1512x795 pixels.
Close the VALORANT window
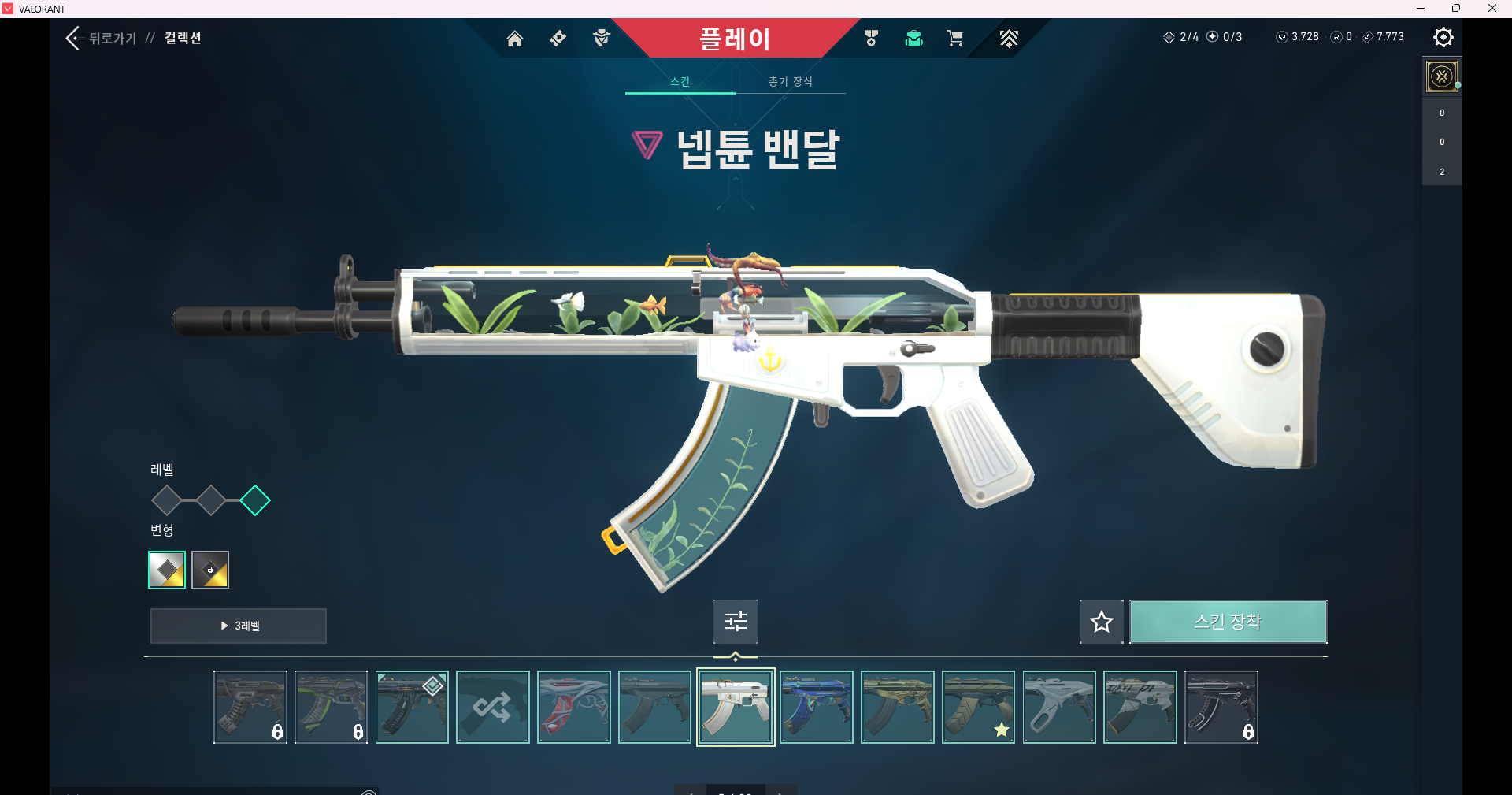(1492, 9)
